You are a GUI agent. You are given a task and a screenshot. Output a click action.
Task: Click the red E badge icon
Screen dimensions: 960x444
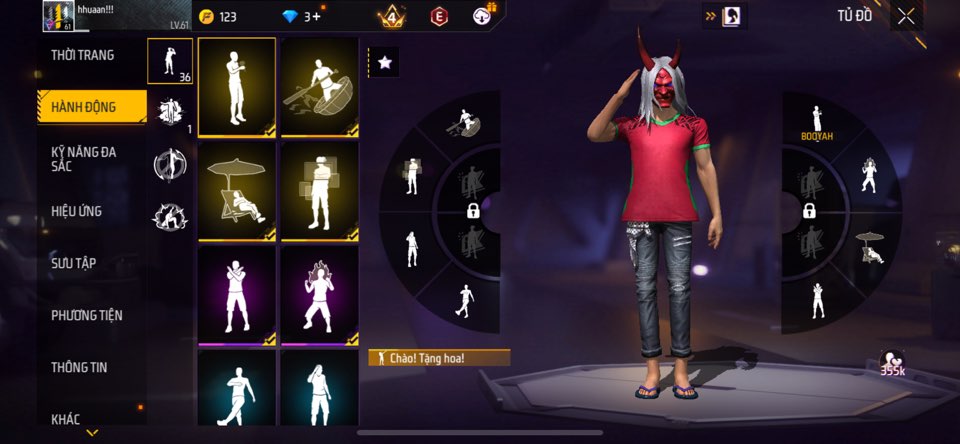click(x=438, y=16)
